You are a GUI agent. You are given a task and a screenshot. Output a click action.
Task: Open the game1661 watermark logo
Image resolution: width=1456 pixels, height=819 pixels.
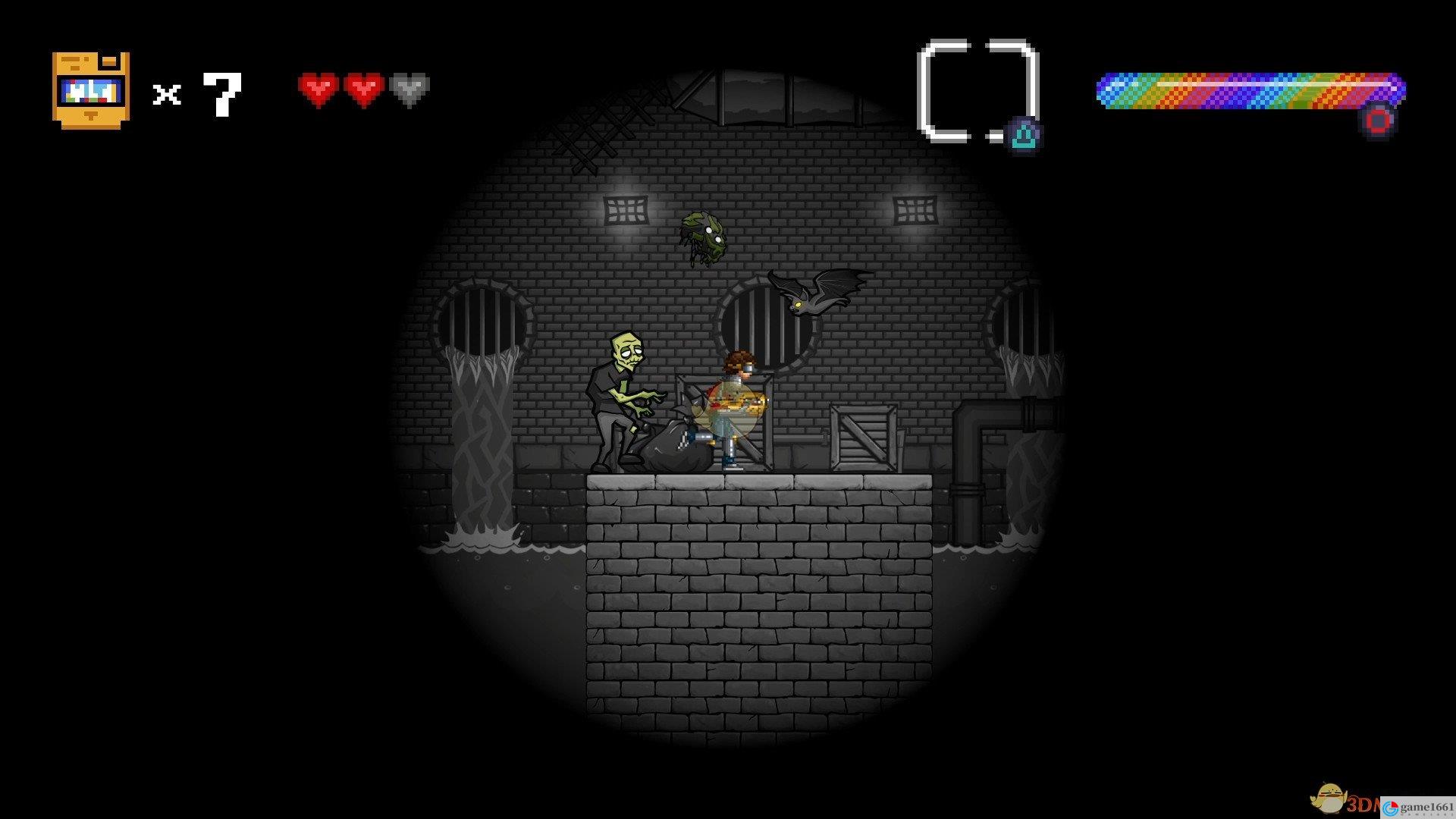[1417, 807]
